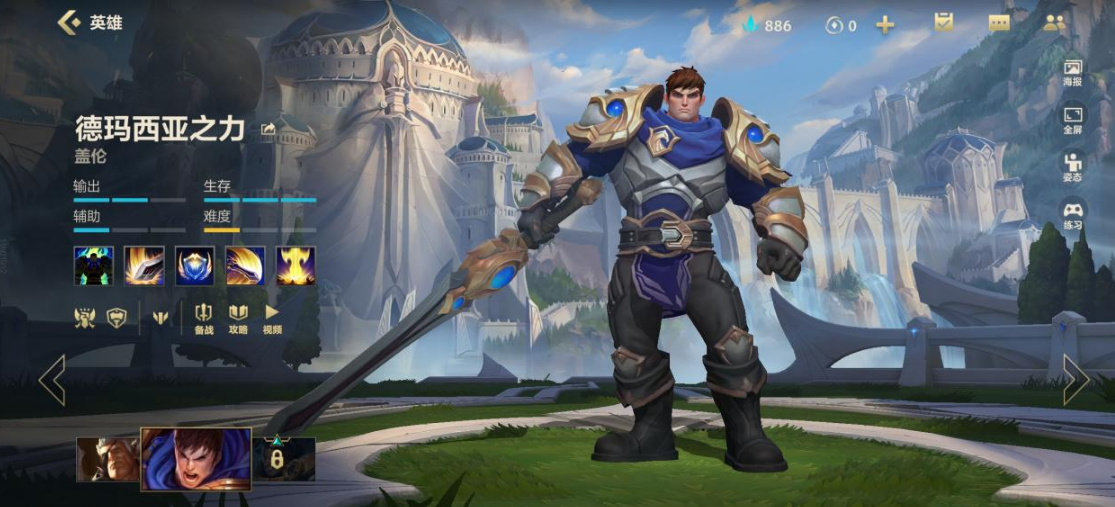This screenshot has width=1115, height=507.
Task: Open the 姿态 pose options
Action: 1072,167
